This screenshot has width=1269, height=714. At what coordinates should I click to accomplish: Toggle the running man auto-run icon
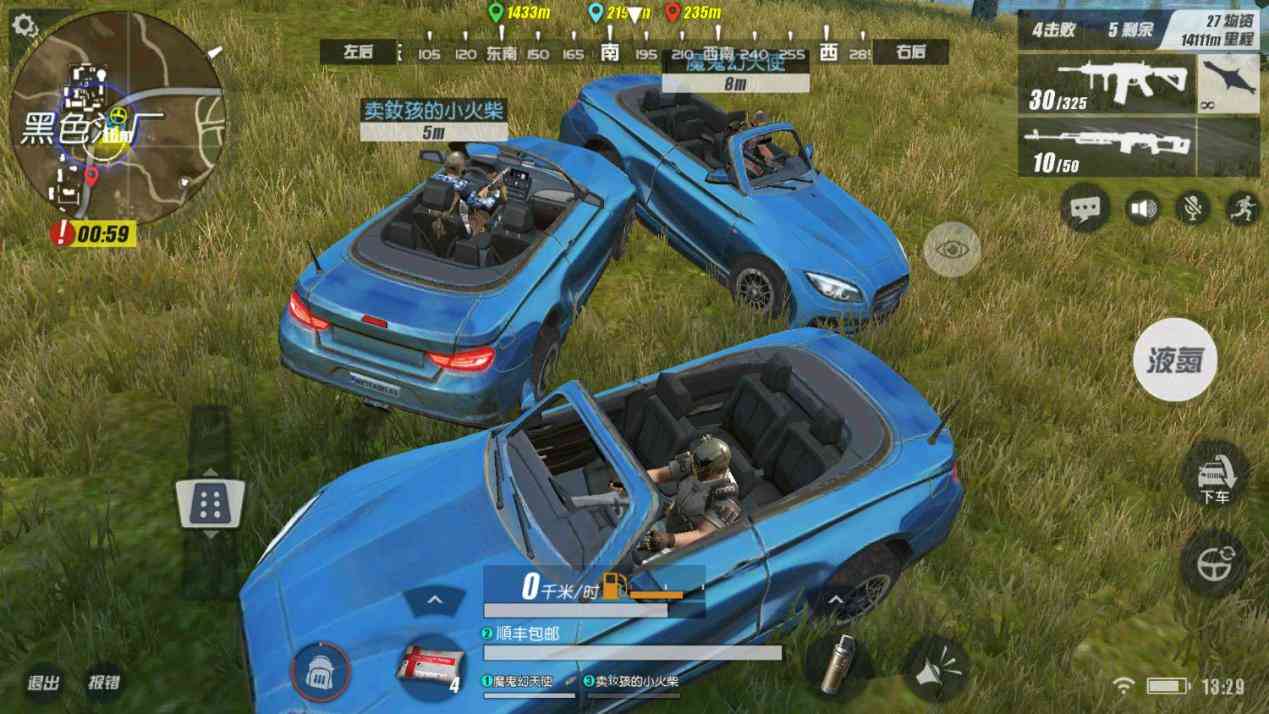click(x=1242, y=208)
